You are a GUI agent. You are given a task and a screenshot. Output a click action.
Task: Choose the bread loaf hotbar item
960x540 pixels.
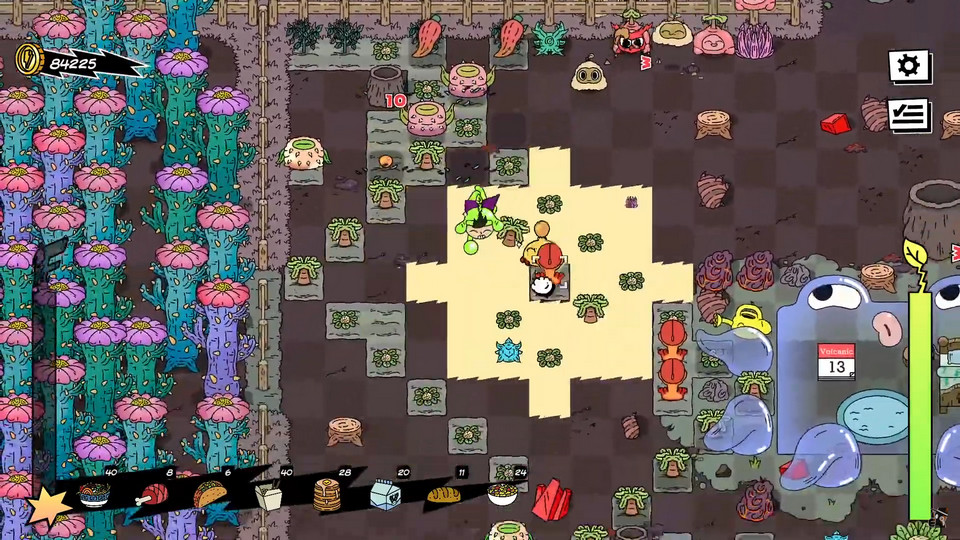tap(442, 493)
